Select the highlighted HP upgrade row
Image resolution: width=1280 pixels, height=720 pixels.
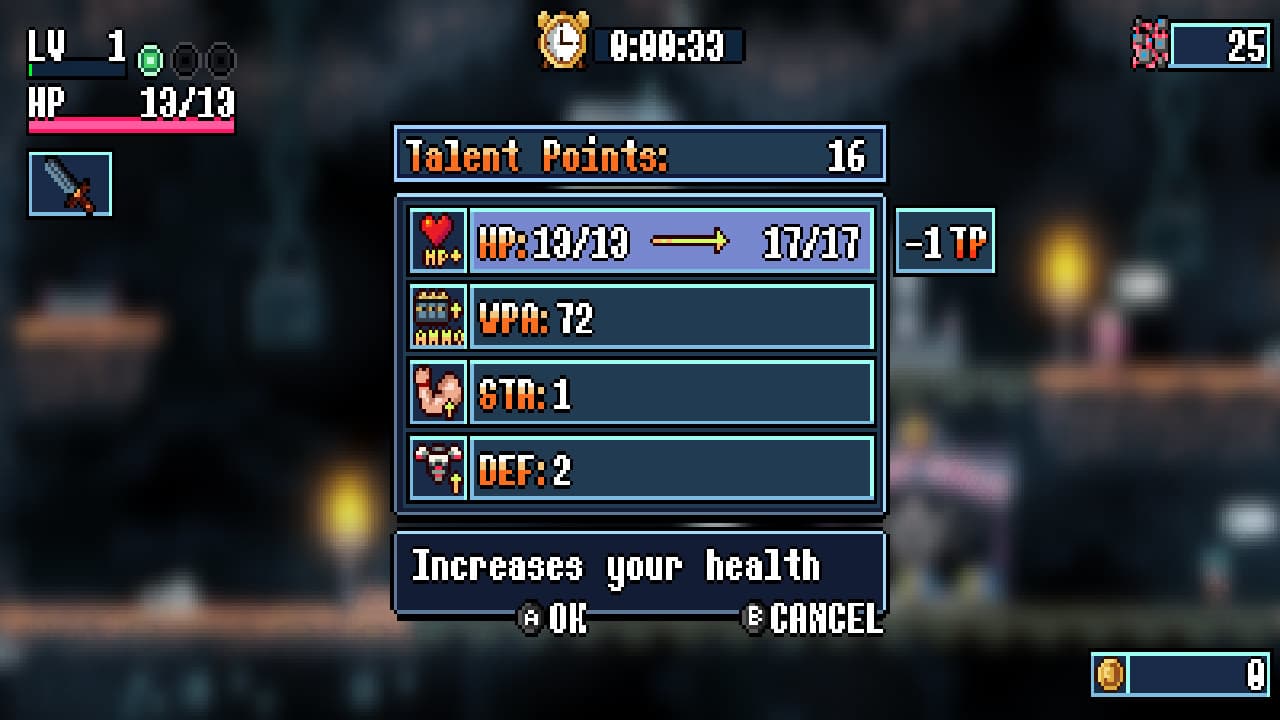pyautogui.click(x=672, y=240)
